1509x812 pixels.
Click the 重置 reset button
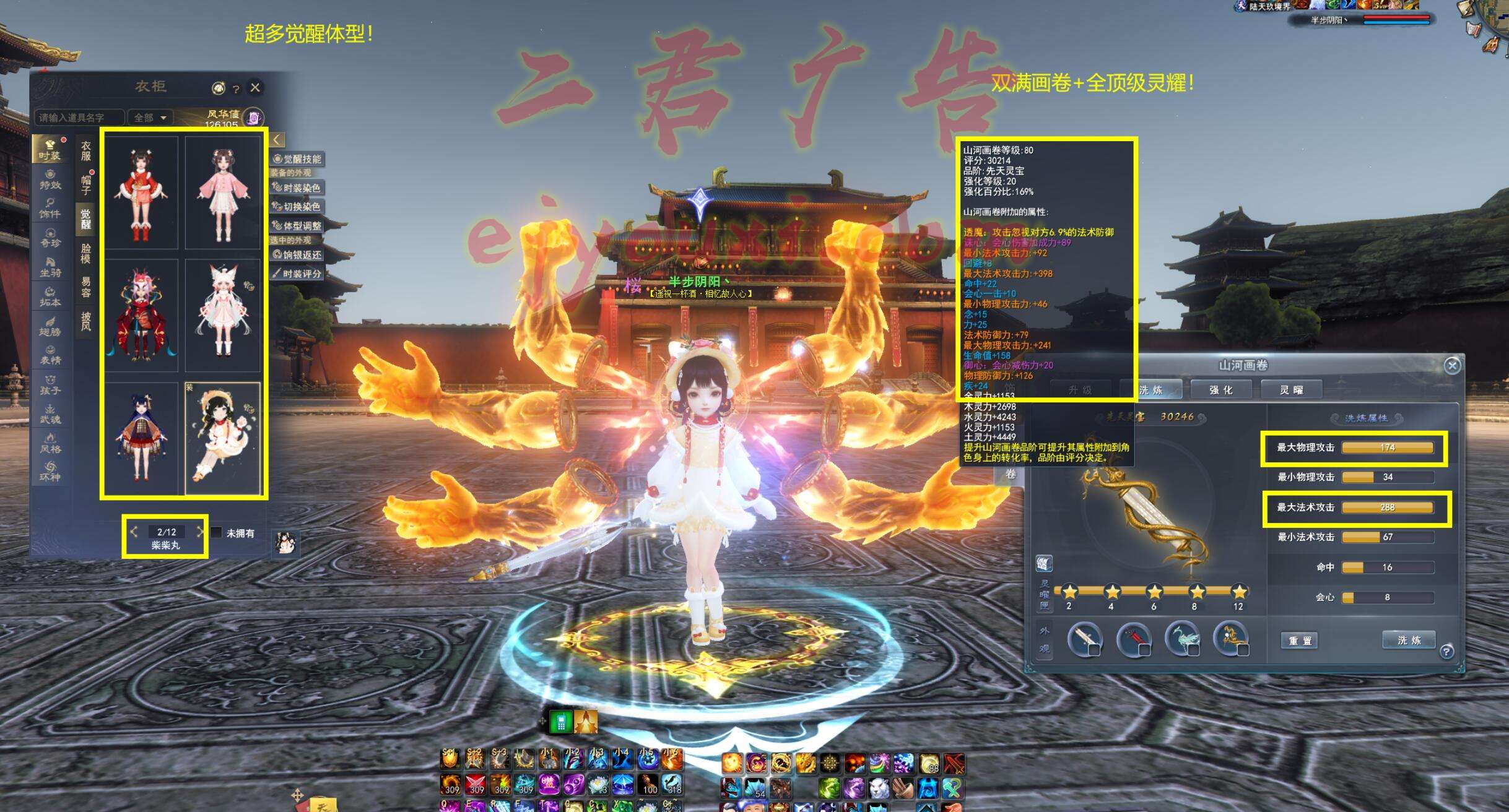tap(1300, 641)
